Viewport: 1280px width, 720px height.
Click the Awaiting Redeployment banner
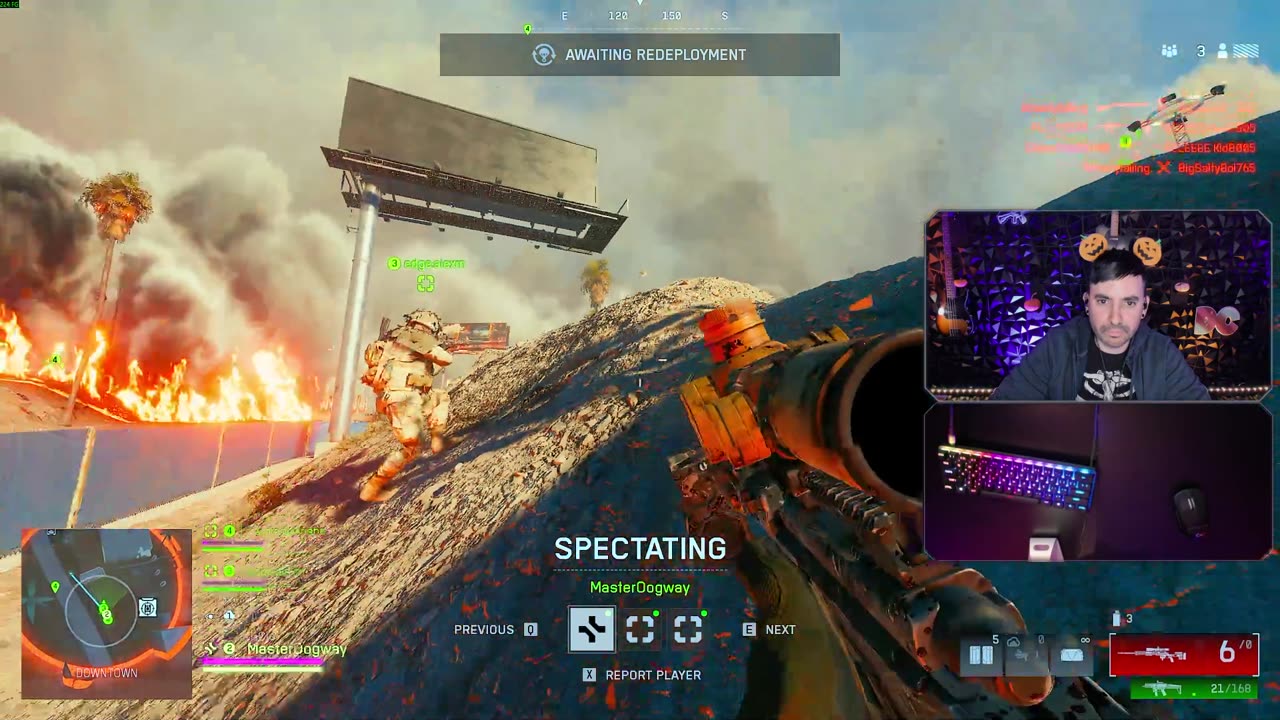click(640, 55)
